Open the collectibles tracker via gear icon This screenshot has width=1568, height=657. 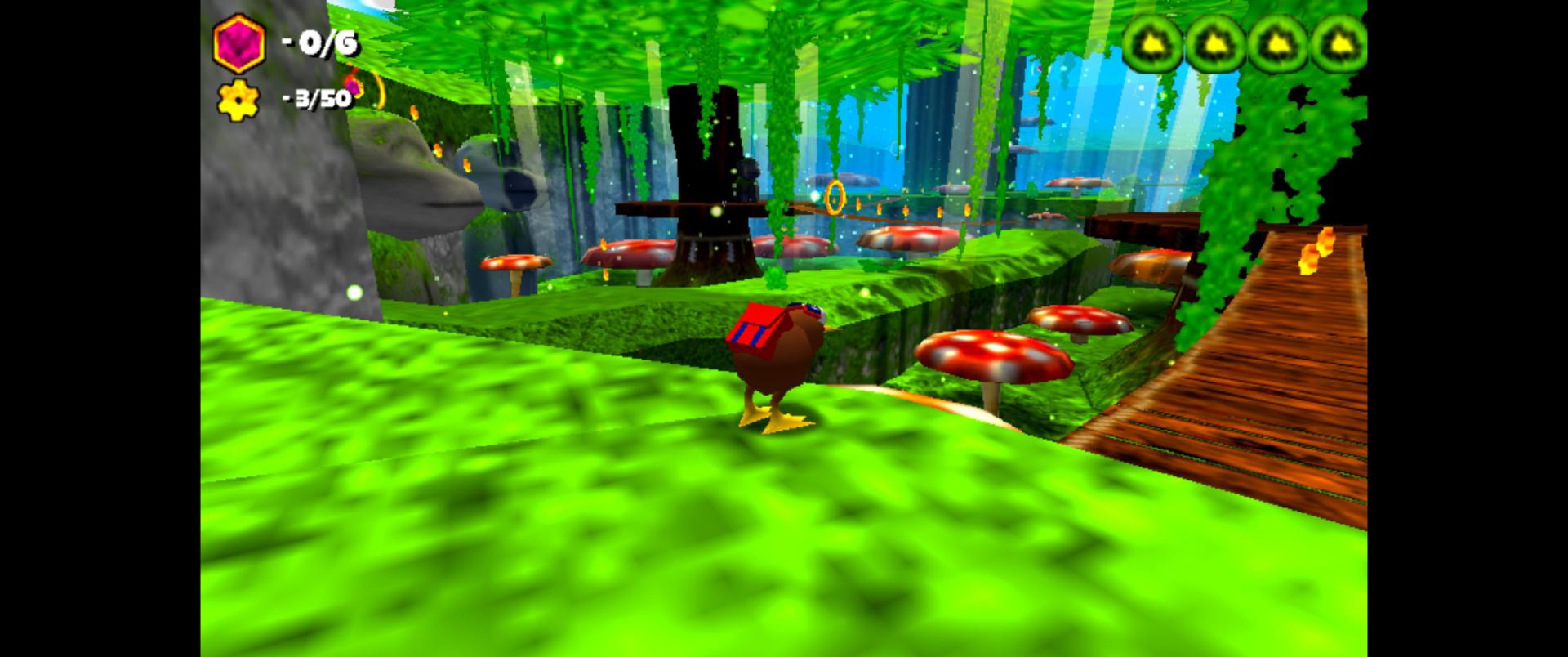tap(238, 102)
